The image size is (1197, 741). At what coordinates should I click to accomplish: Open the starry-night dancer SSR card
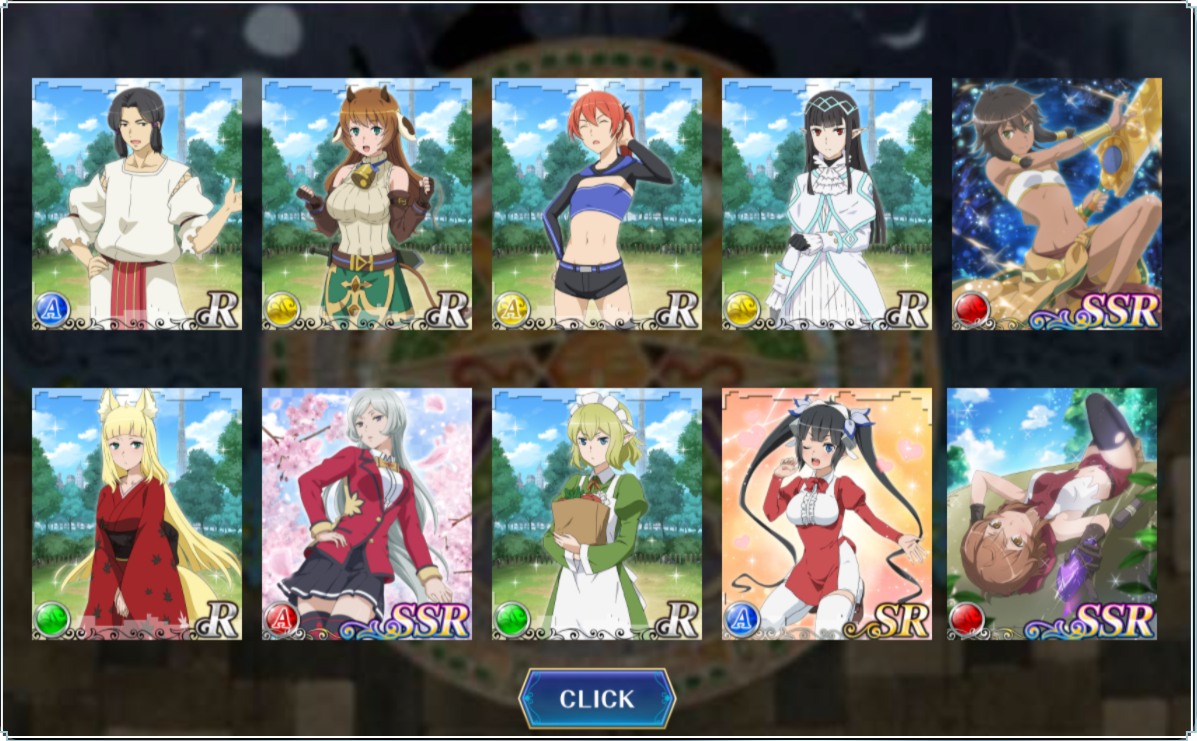pyautogui.click(x=1056, y=204)
